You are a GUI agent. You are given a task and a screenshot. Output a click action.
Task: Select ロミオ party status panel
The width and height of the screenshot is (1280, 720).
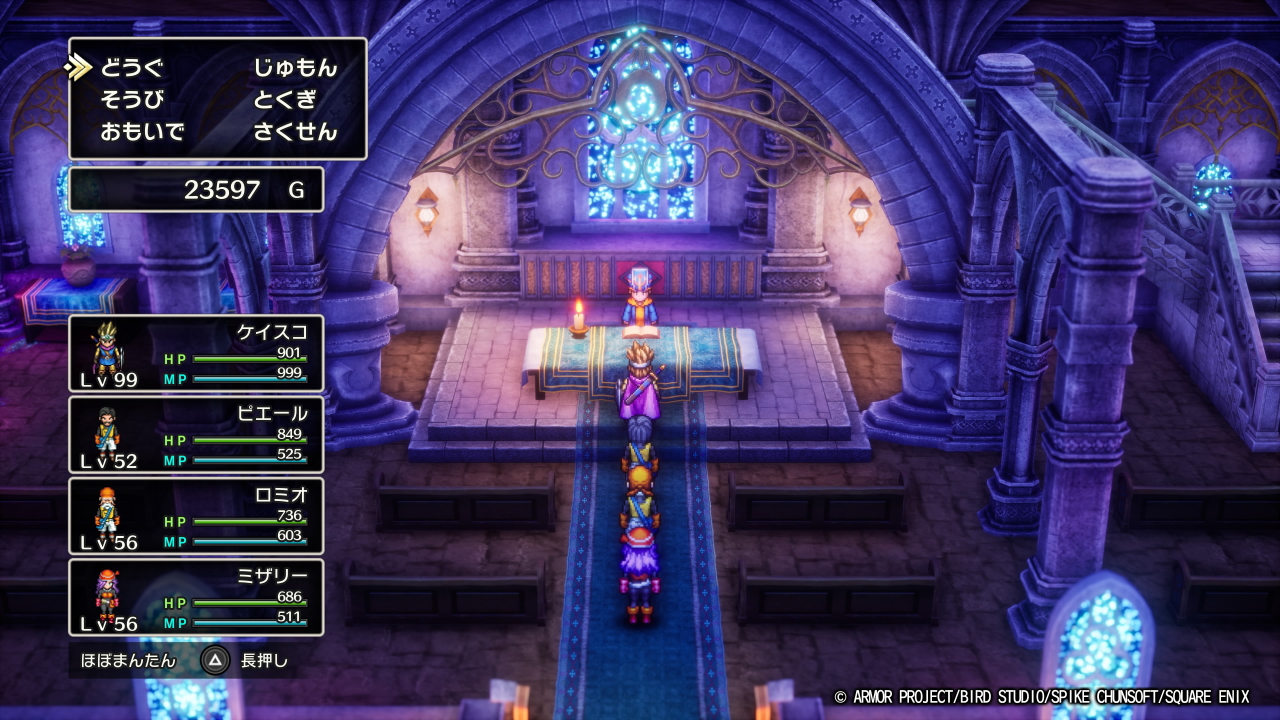click(x=196, y=516)
